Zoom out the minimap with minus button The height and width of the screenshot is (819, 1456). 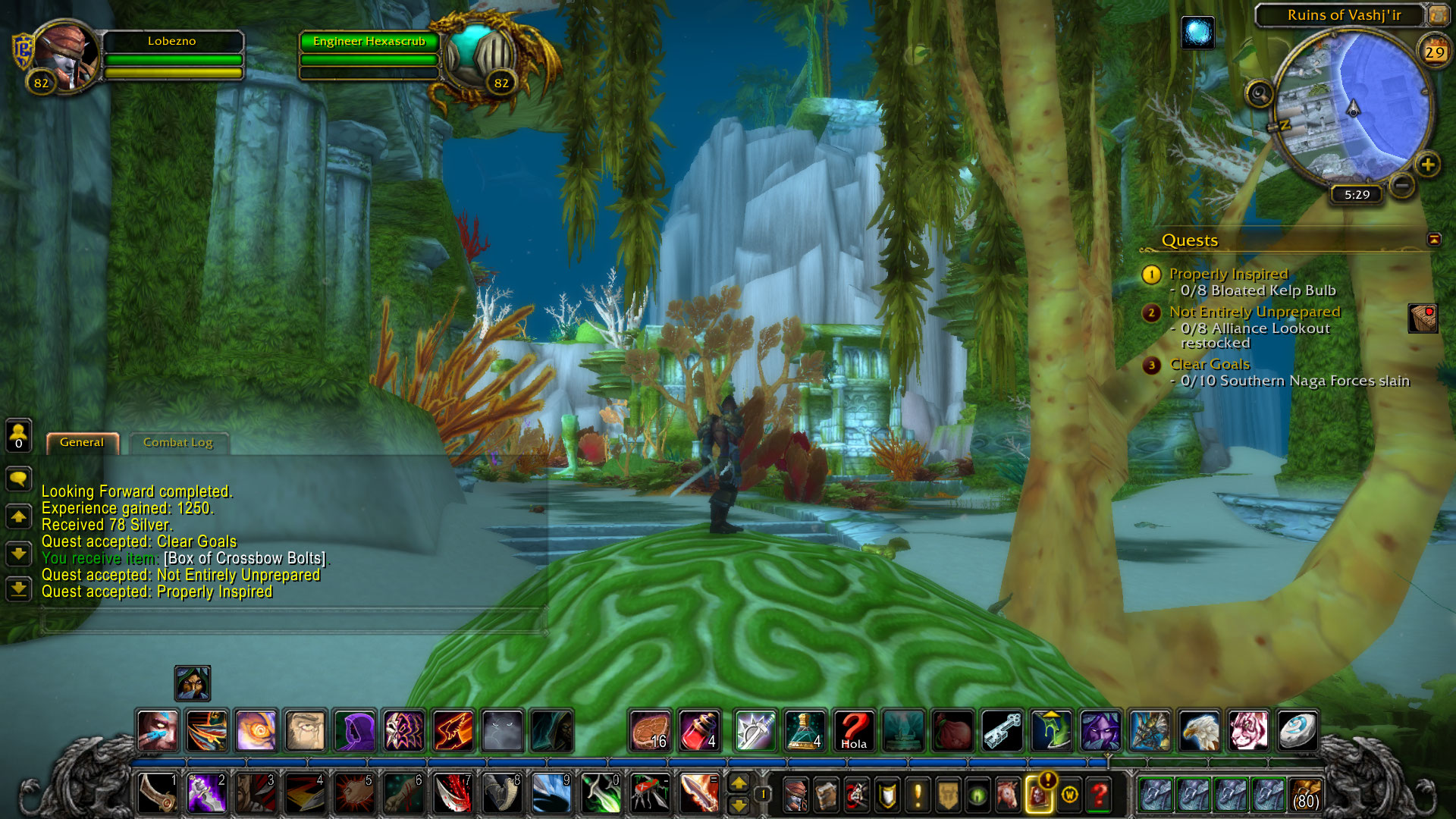coord(1402,185)
